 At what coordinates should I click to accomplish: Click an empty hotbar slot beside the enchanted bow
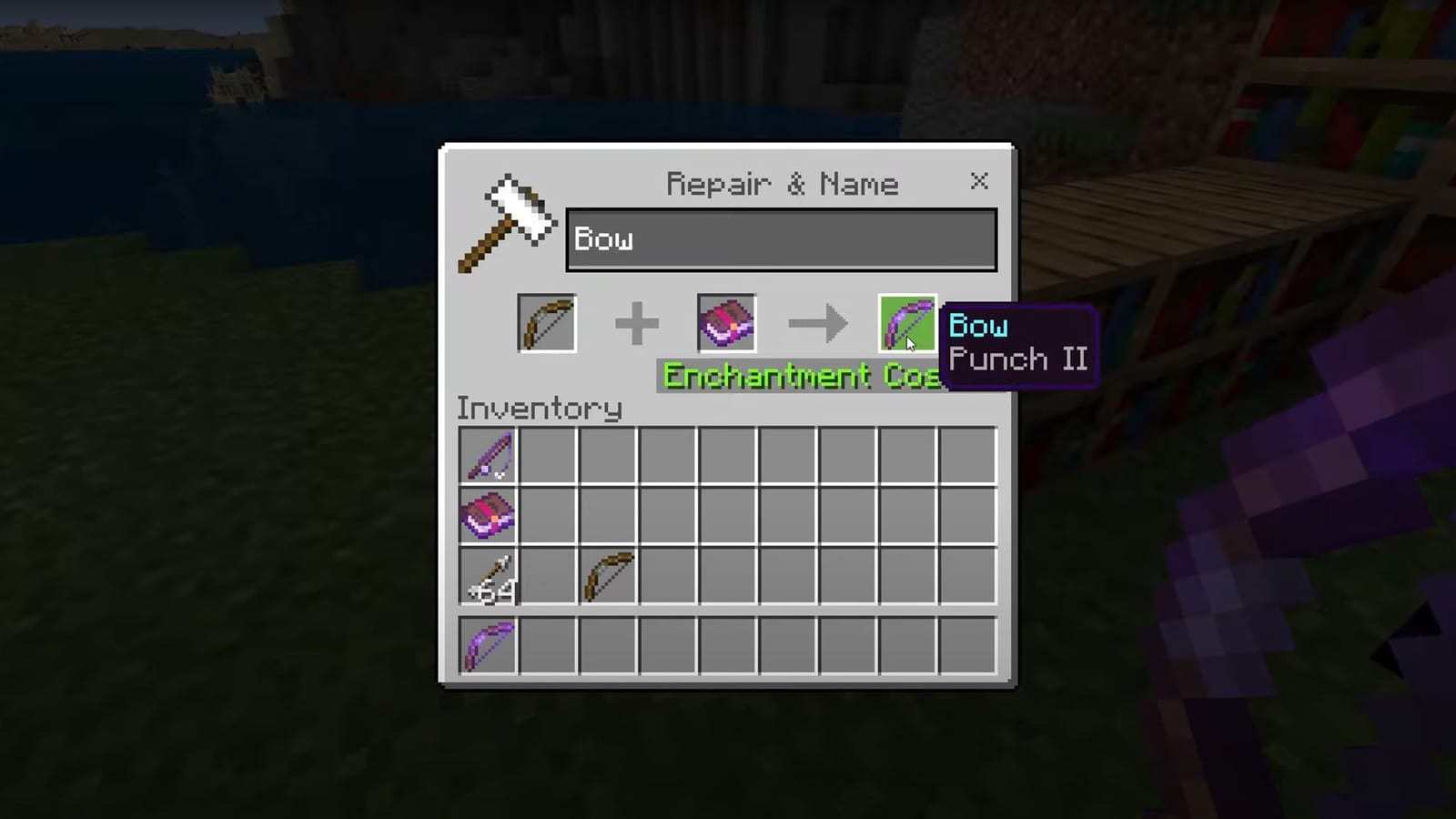coord(548,643)
